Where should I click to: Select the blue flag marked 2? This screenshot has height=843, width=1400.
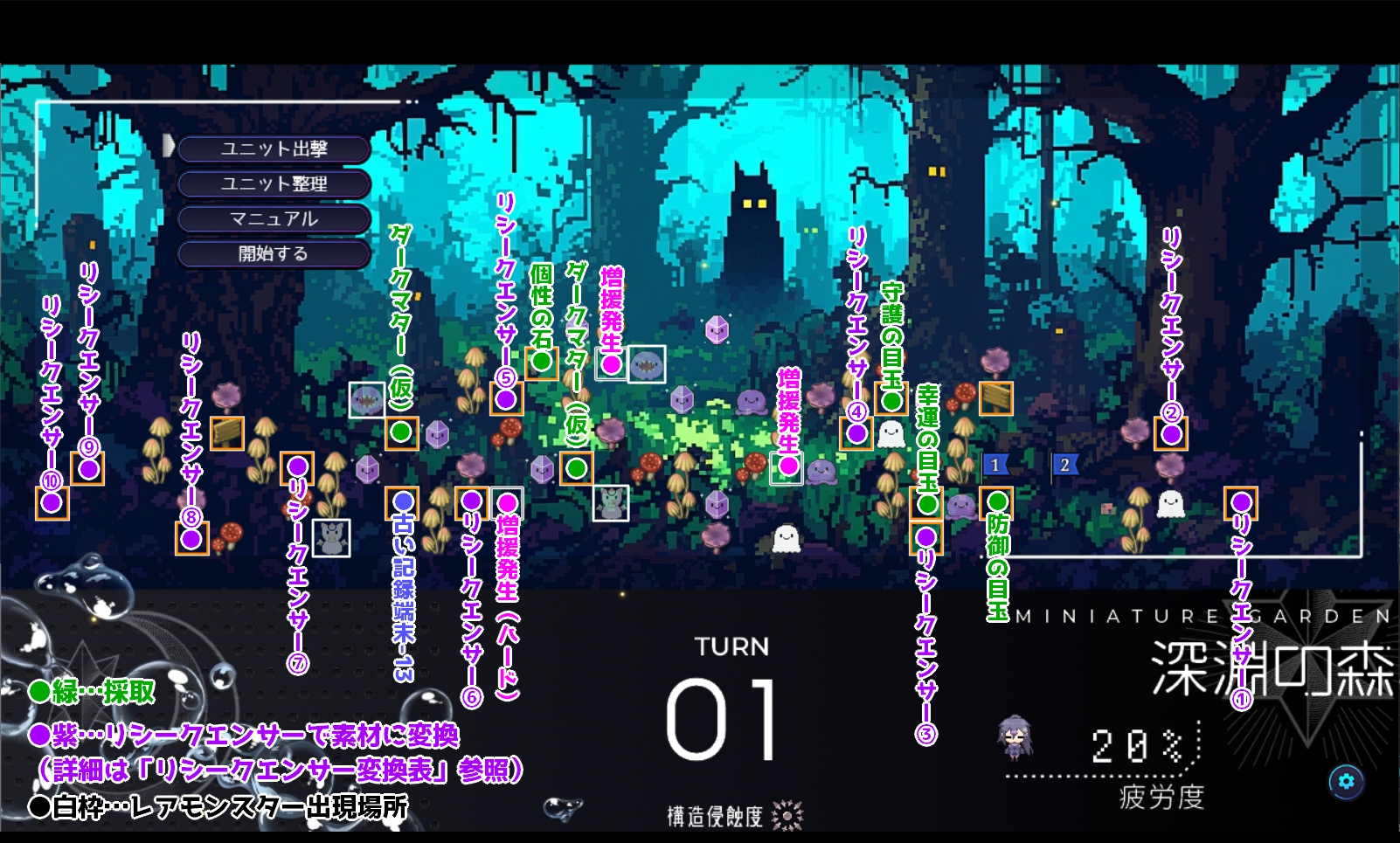tap(1064, 465)
